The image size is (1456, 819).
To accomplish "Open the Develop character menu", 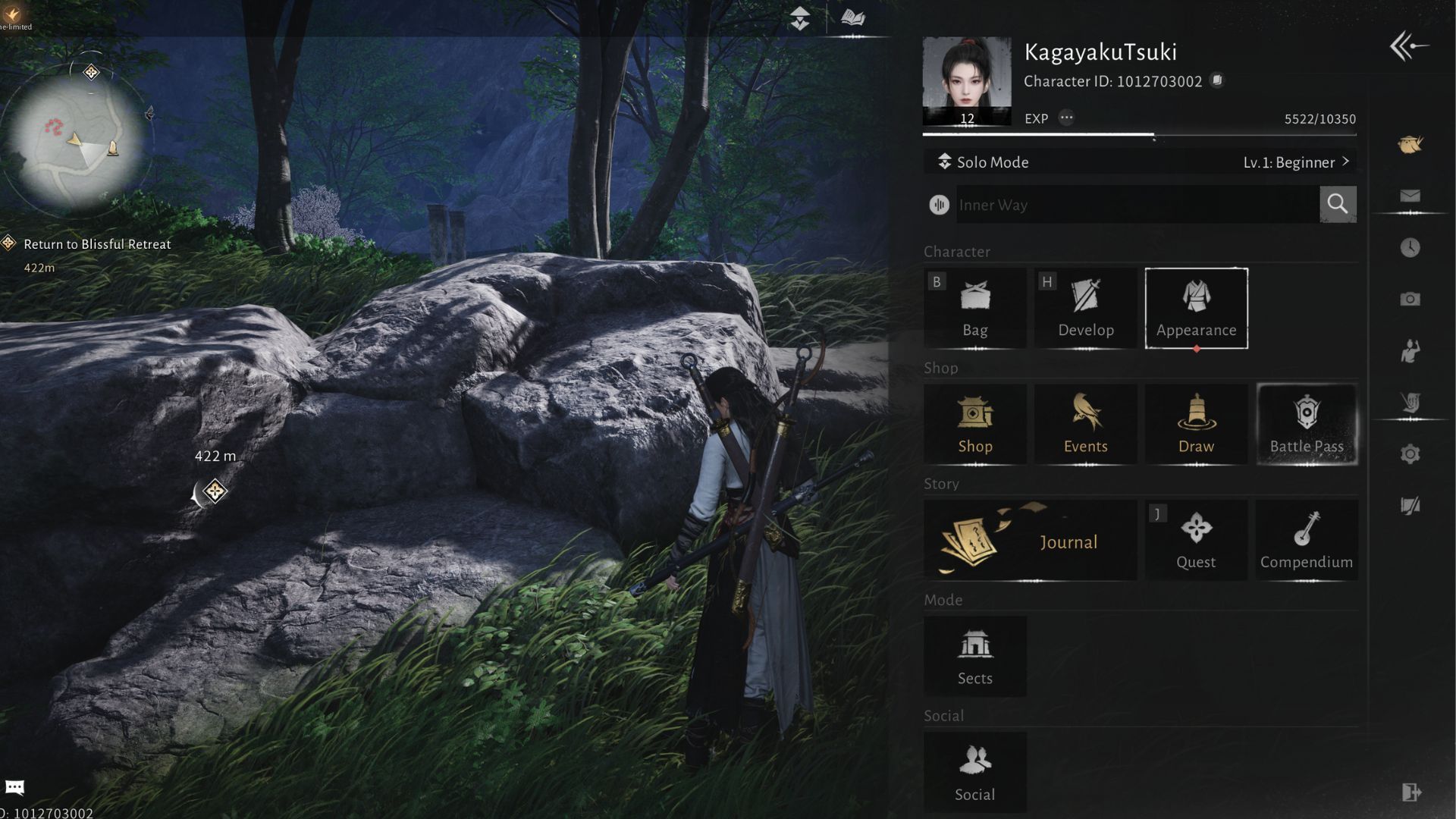I will [x=1085, y=308].
